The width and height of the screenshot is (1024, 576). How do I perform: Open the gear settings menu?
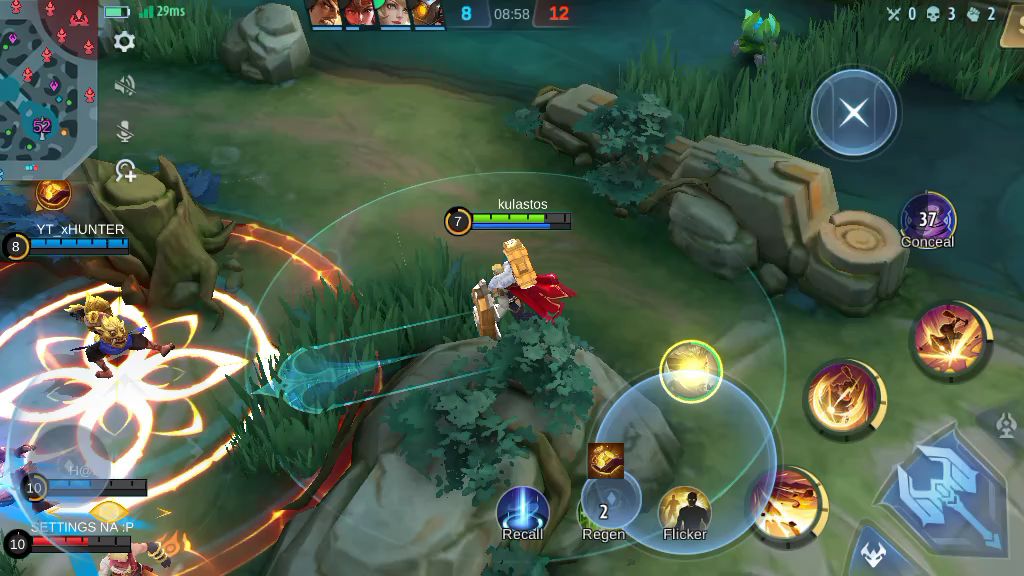coord(125,41)
